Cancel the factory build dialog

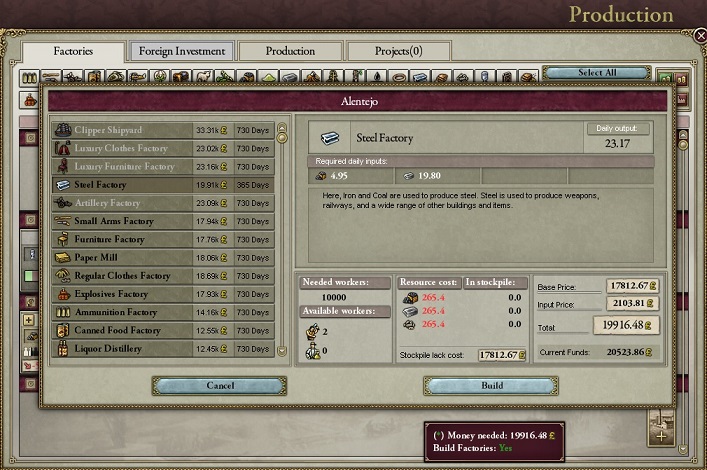coord(219,386)
